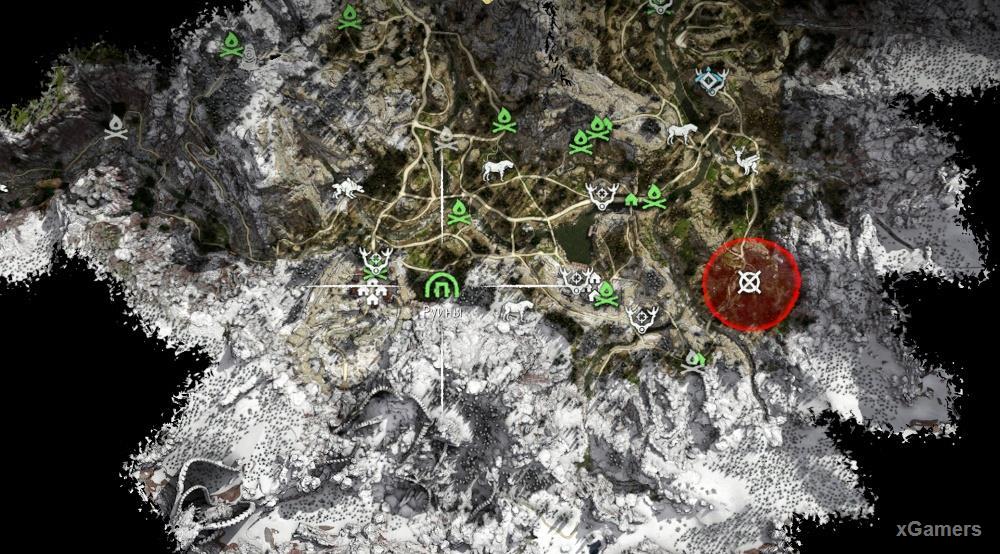Click the green ruins arch marker
The height and width of the screenshot is (554, 1000).
tap(440, 287)
